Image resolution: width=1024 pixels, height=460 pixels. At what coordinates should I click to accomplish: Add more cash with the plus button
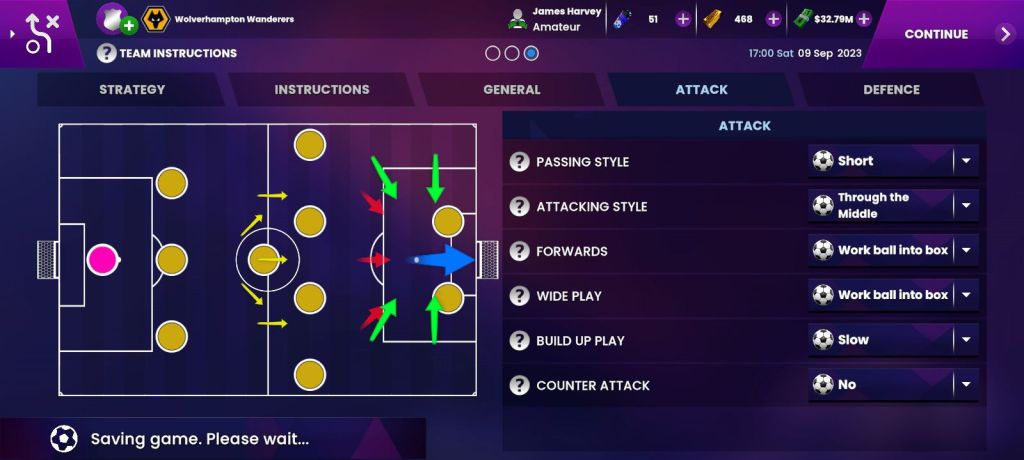point(864,19)
